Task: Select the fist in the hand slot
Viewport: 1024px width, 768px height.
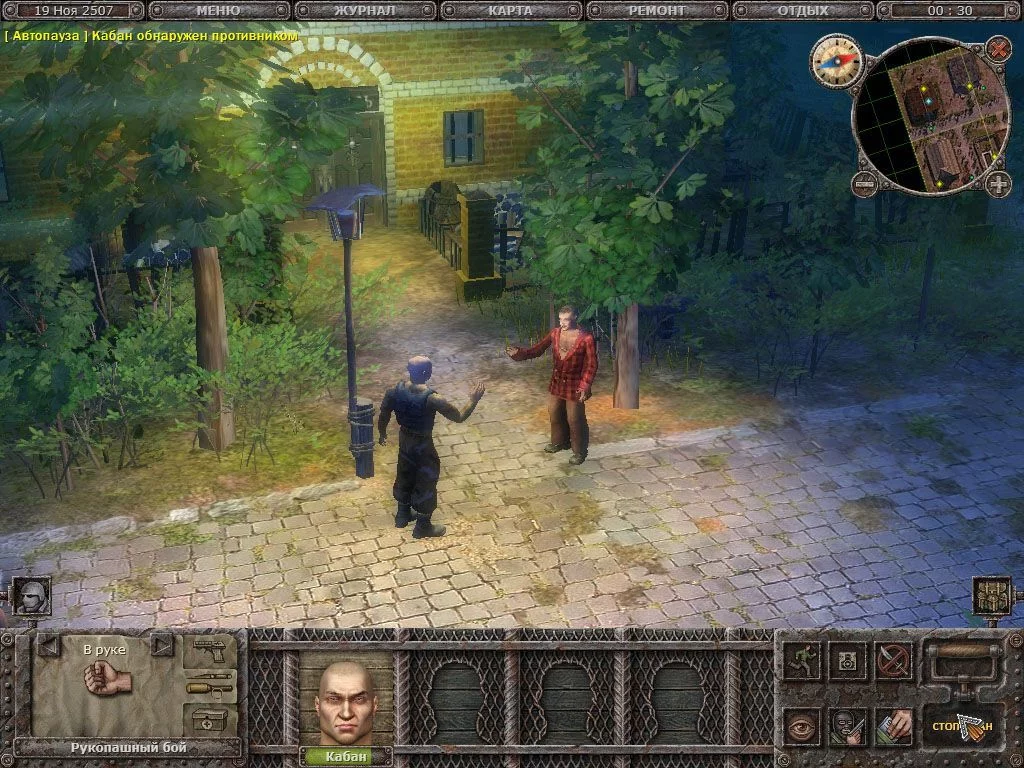Action: pos(107,680)
